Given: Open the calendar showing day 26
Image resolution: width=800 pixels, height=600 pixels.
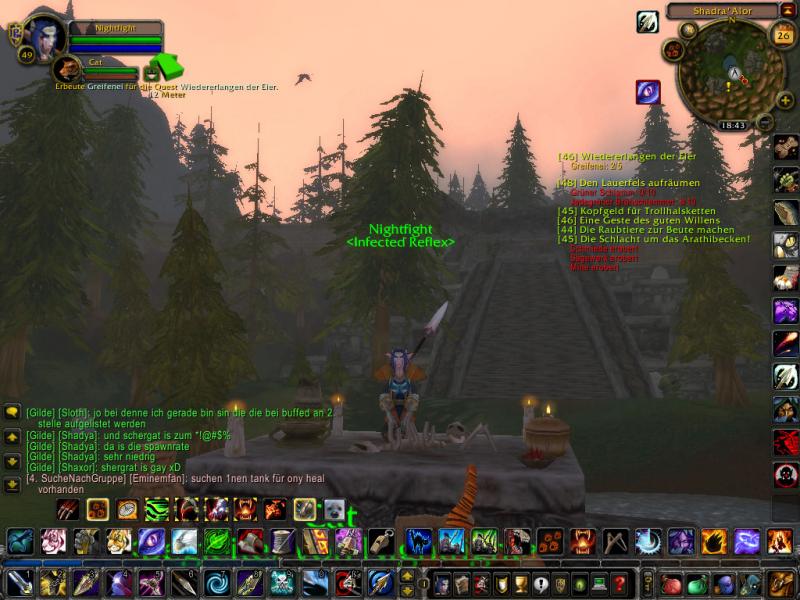Looking at the screenshot, I should click(783, 35).
